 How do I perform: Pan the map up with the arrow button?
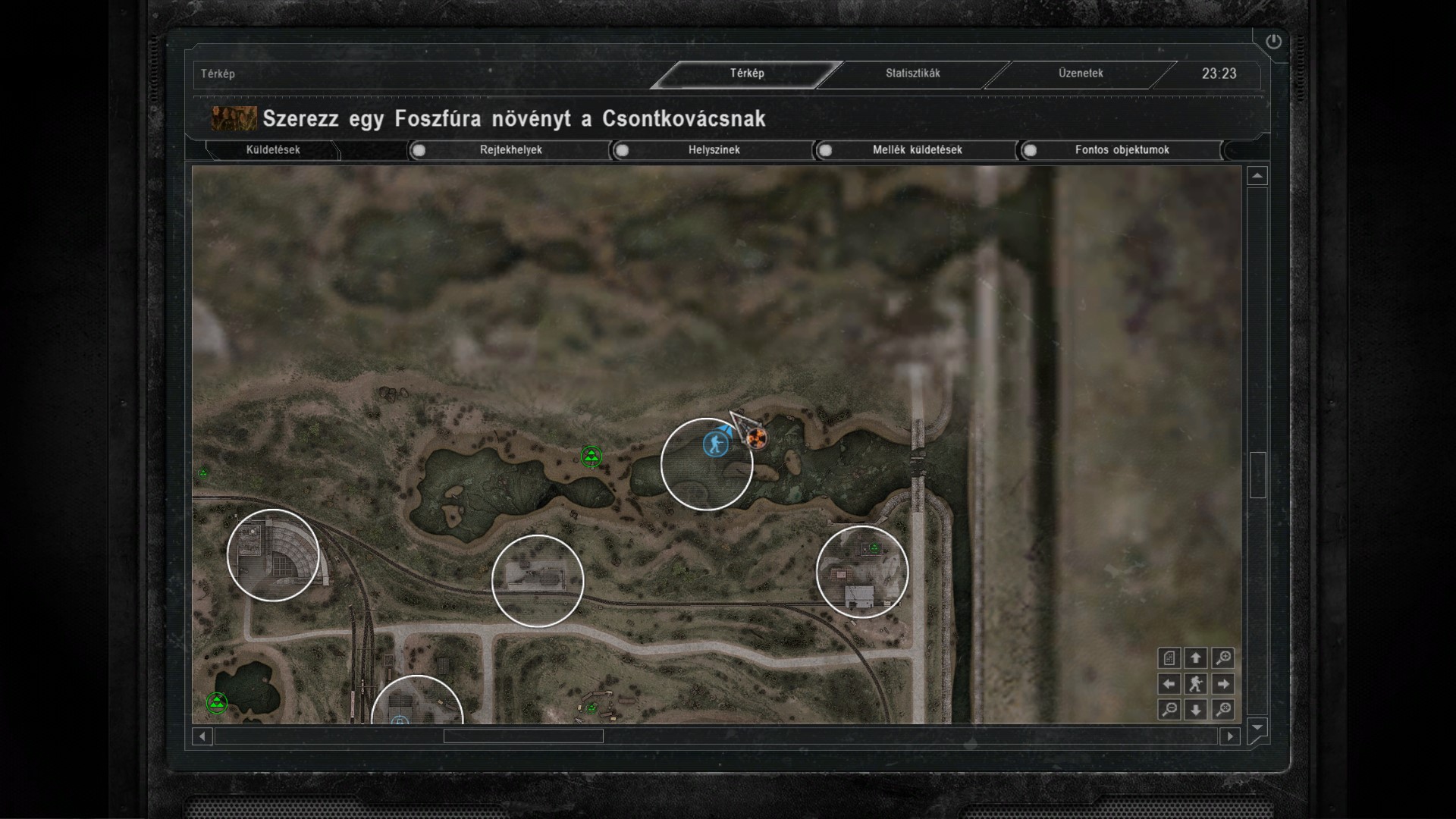[1196, 658]
